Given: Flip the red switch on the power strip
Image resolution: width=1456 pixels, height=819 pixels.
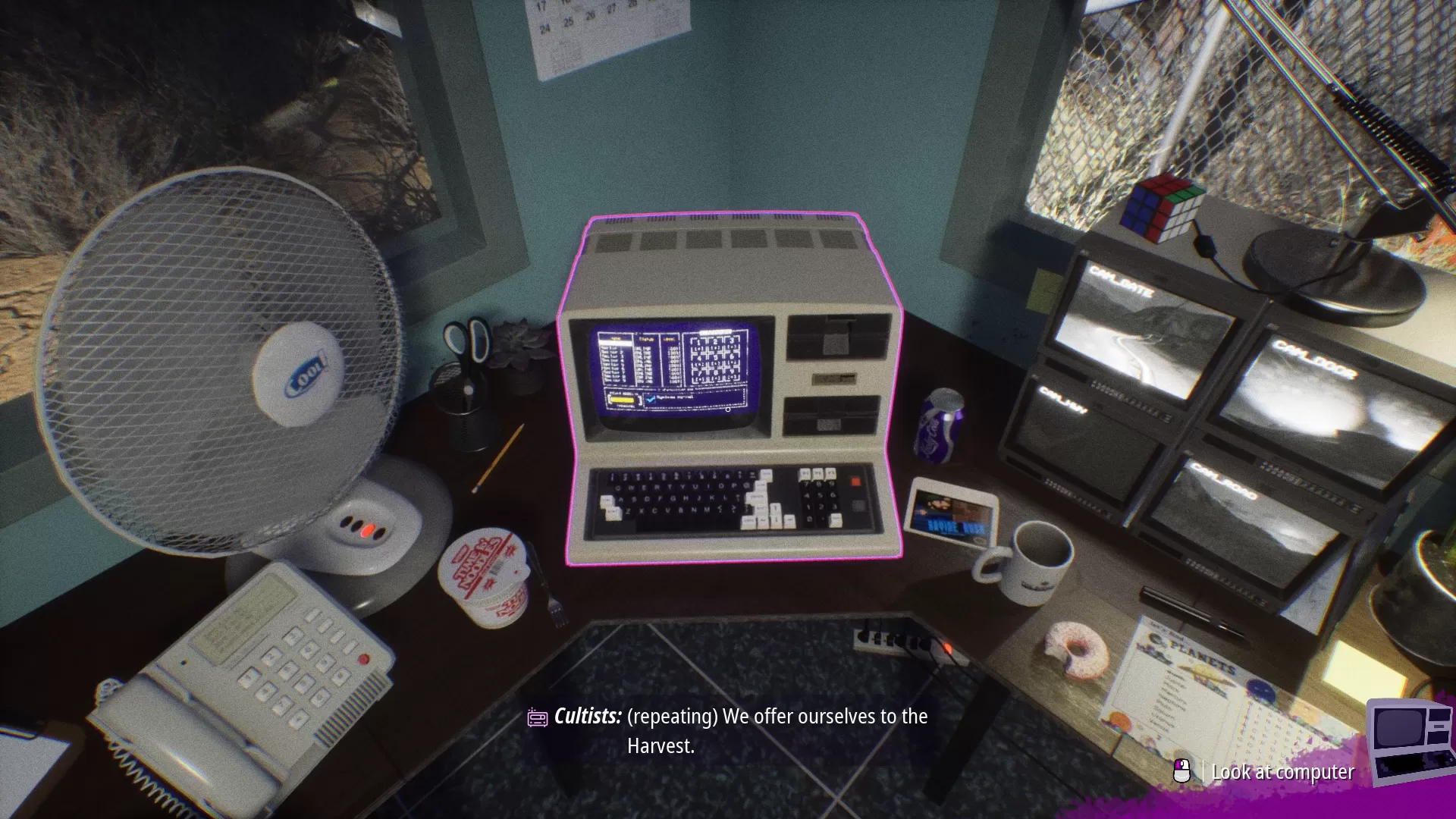Looking at the screenshot, I should tap(948, 647).
